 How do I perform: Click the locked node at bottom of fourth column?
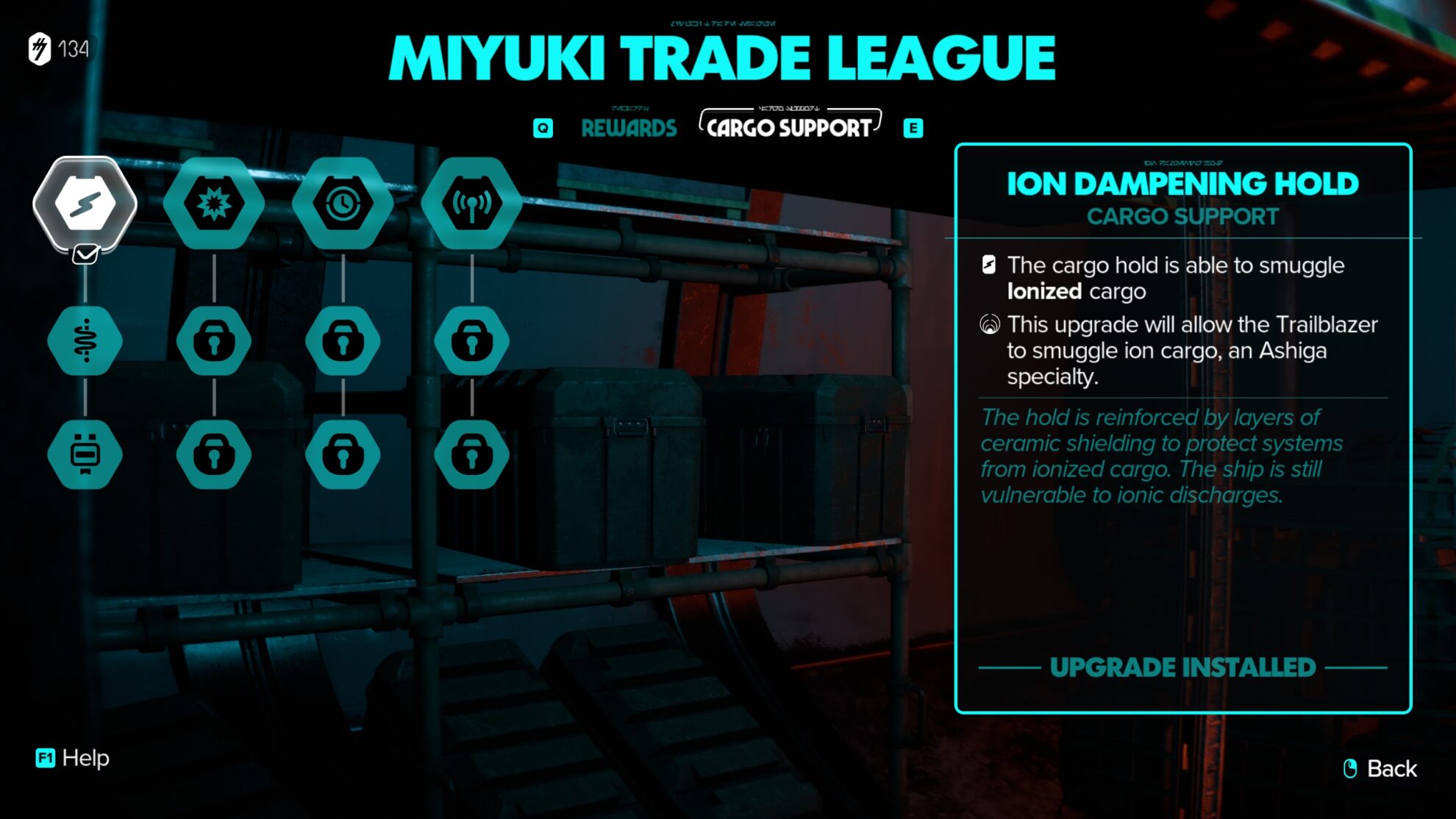click(x=473, y=454)
